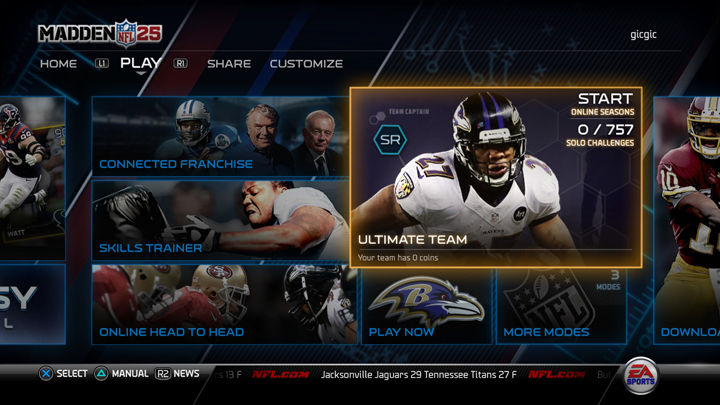Switch to the Home tab
The width and height of the screenshot is (720, 405).
coord(58,64)
